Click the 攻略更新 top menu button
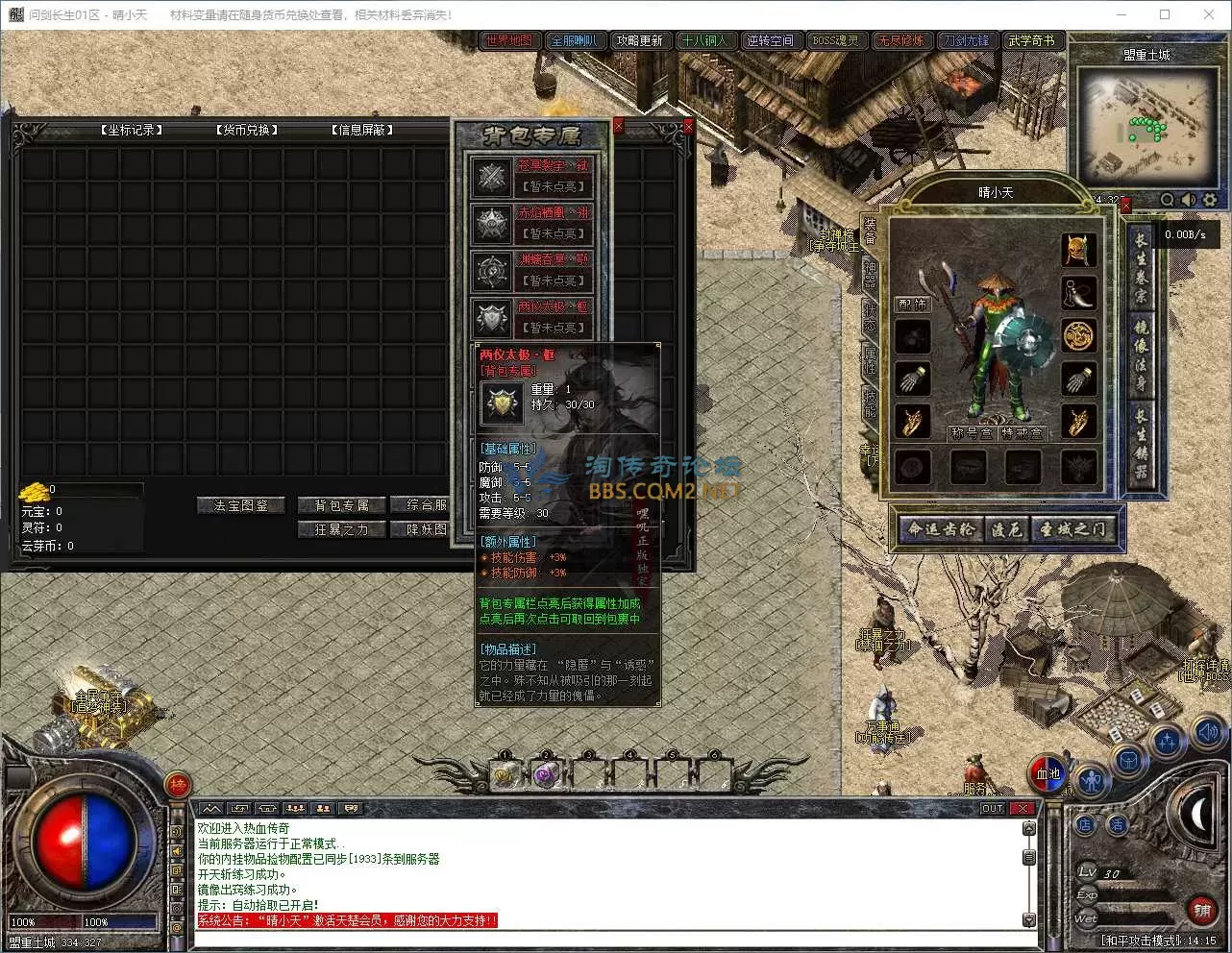 [x=640, y=40]
